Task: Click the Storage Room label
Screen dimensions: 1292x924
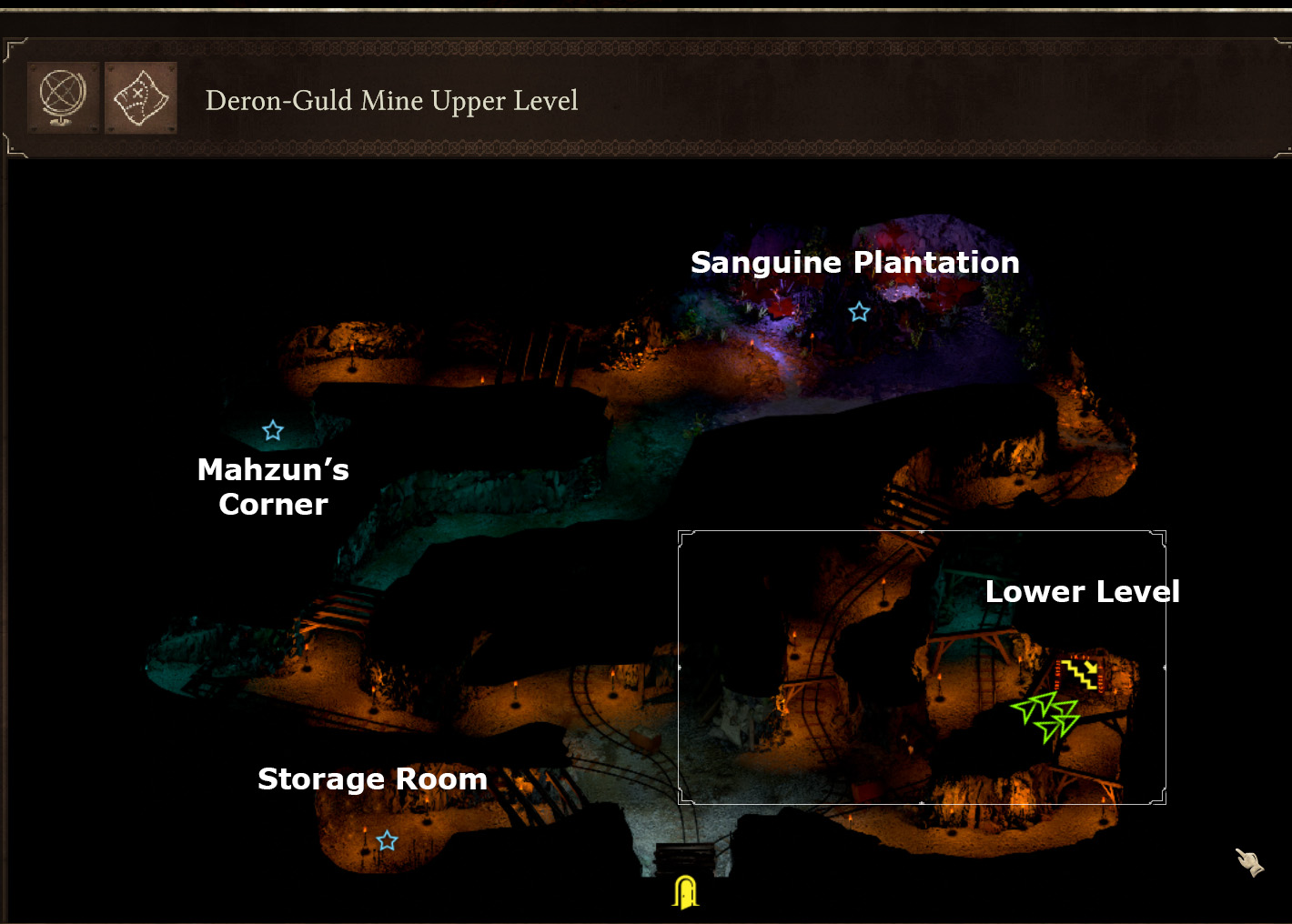Action: [373, 778]
